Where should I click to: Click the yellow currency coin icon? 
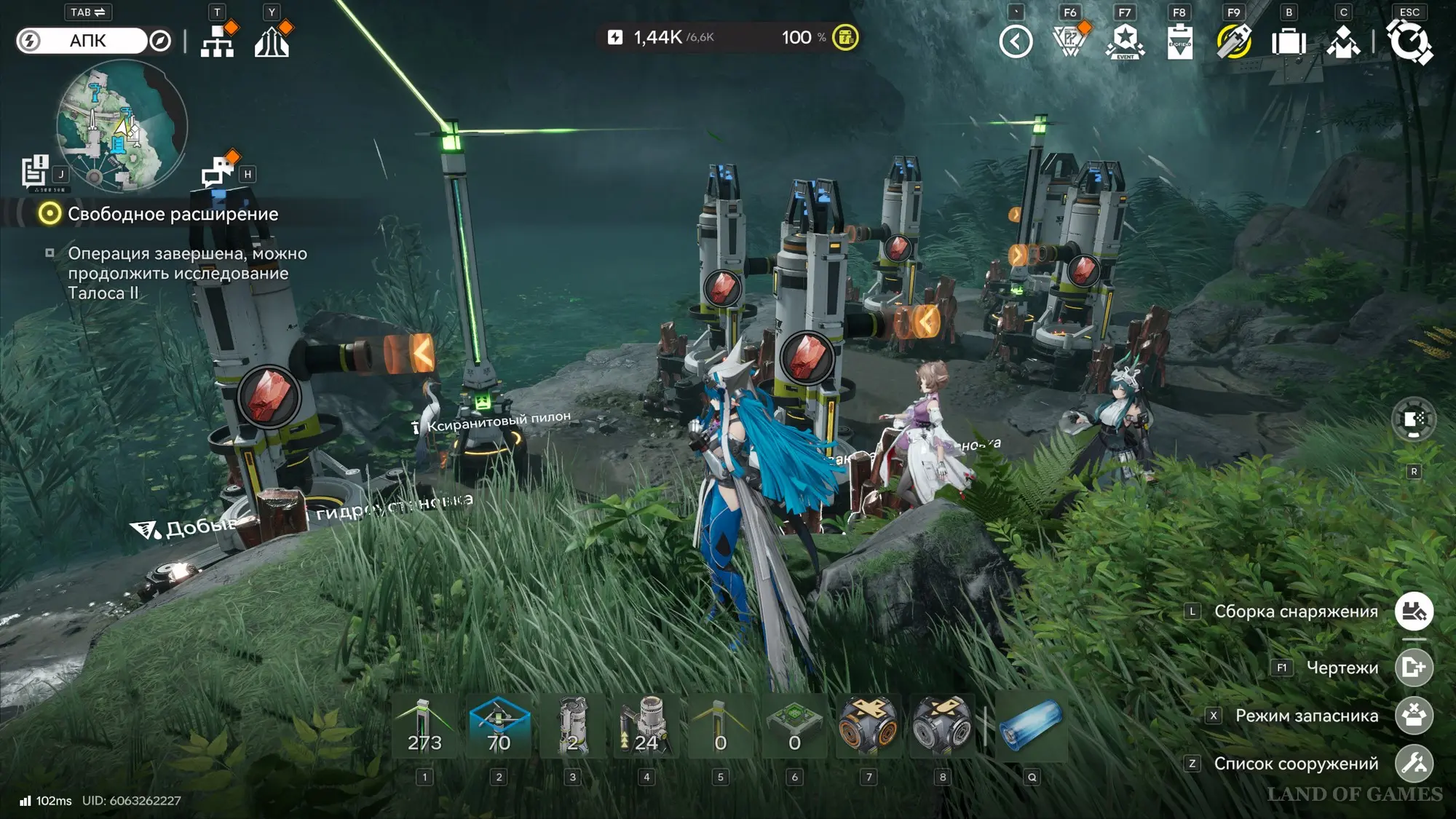[x=845, y=37]
